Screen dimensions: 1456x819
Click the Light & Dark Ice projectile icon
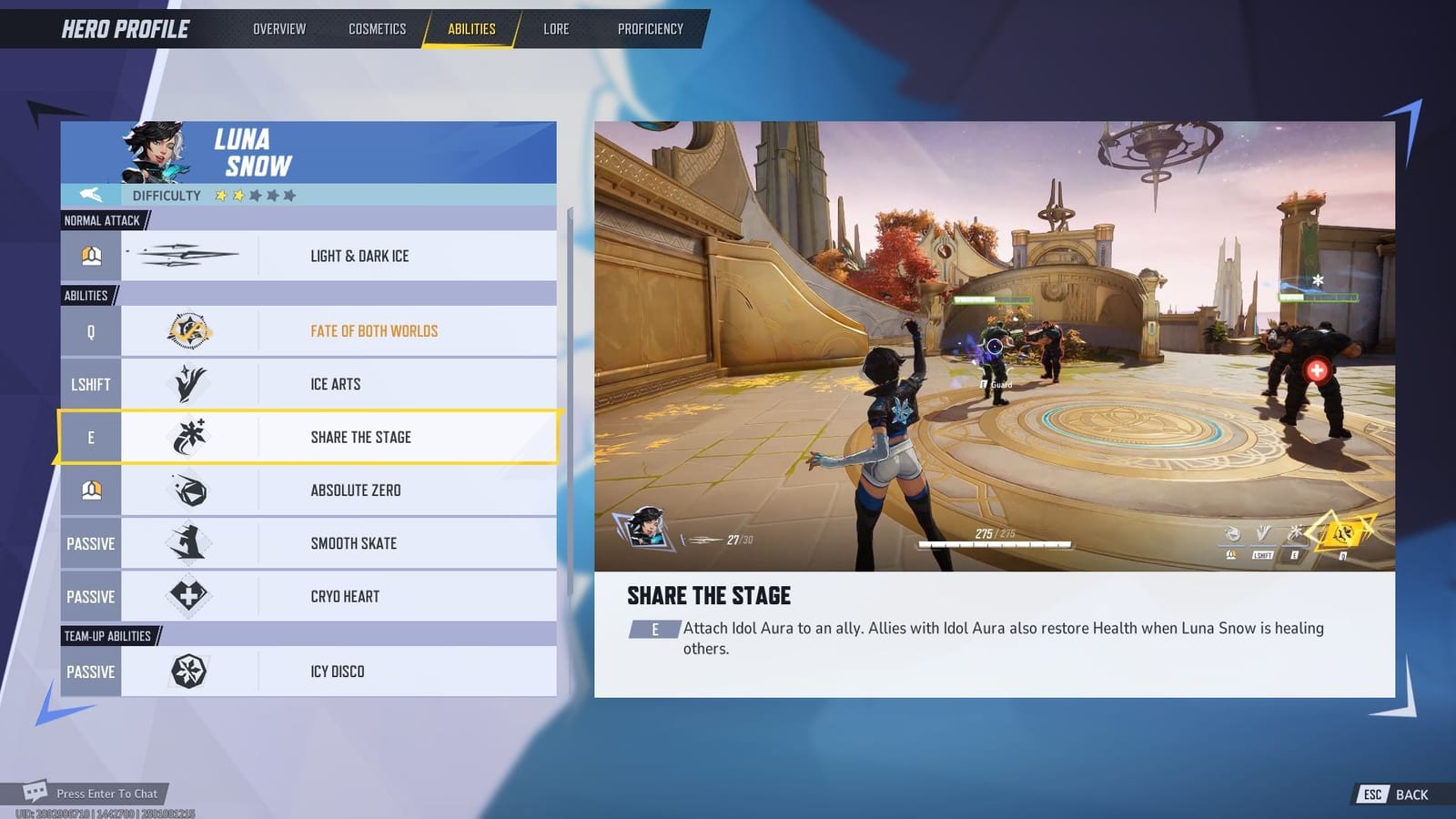point(187,255)
